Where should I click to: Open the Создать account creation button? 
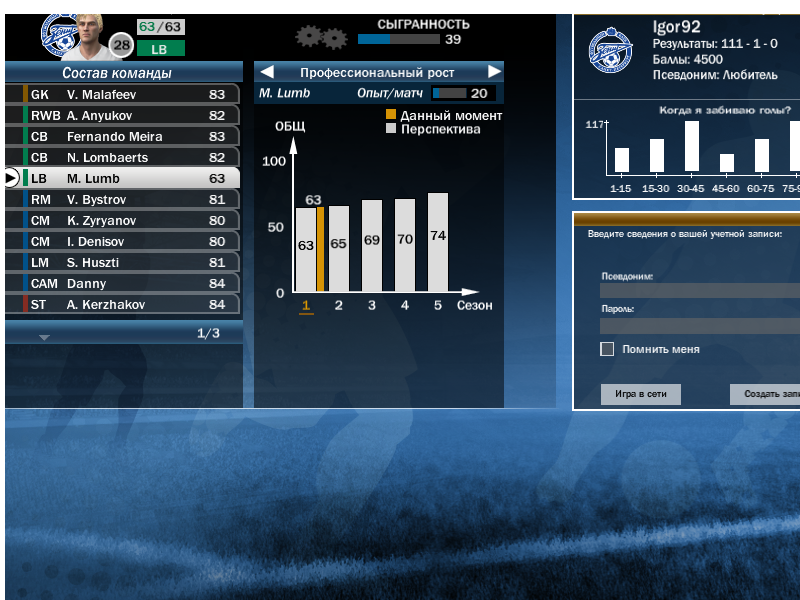(x=765, y=394)
